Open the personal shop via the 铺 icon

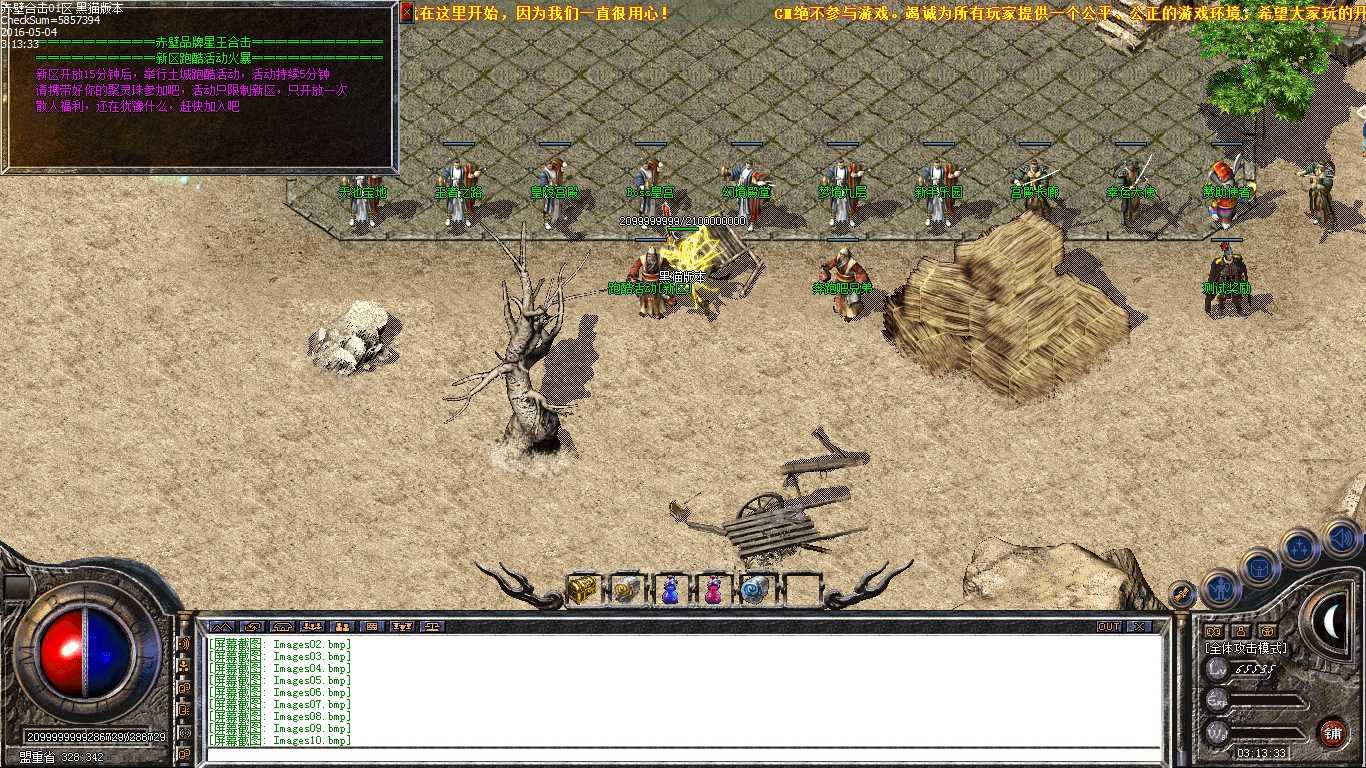pyautogui.click(x=1335, y=732)
